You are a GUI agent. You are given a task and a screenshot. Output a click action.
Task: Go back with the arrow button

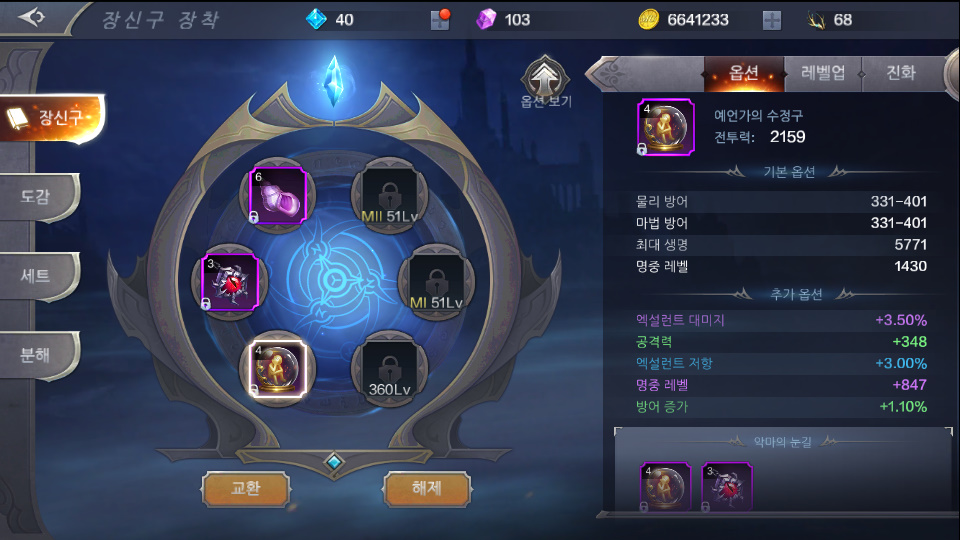pos(32,17)
